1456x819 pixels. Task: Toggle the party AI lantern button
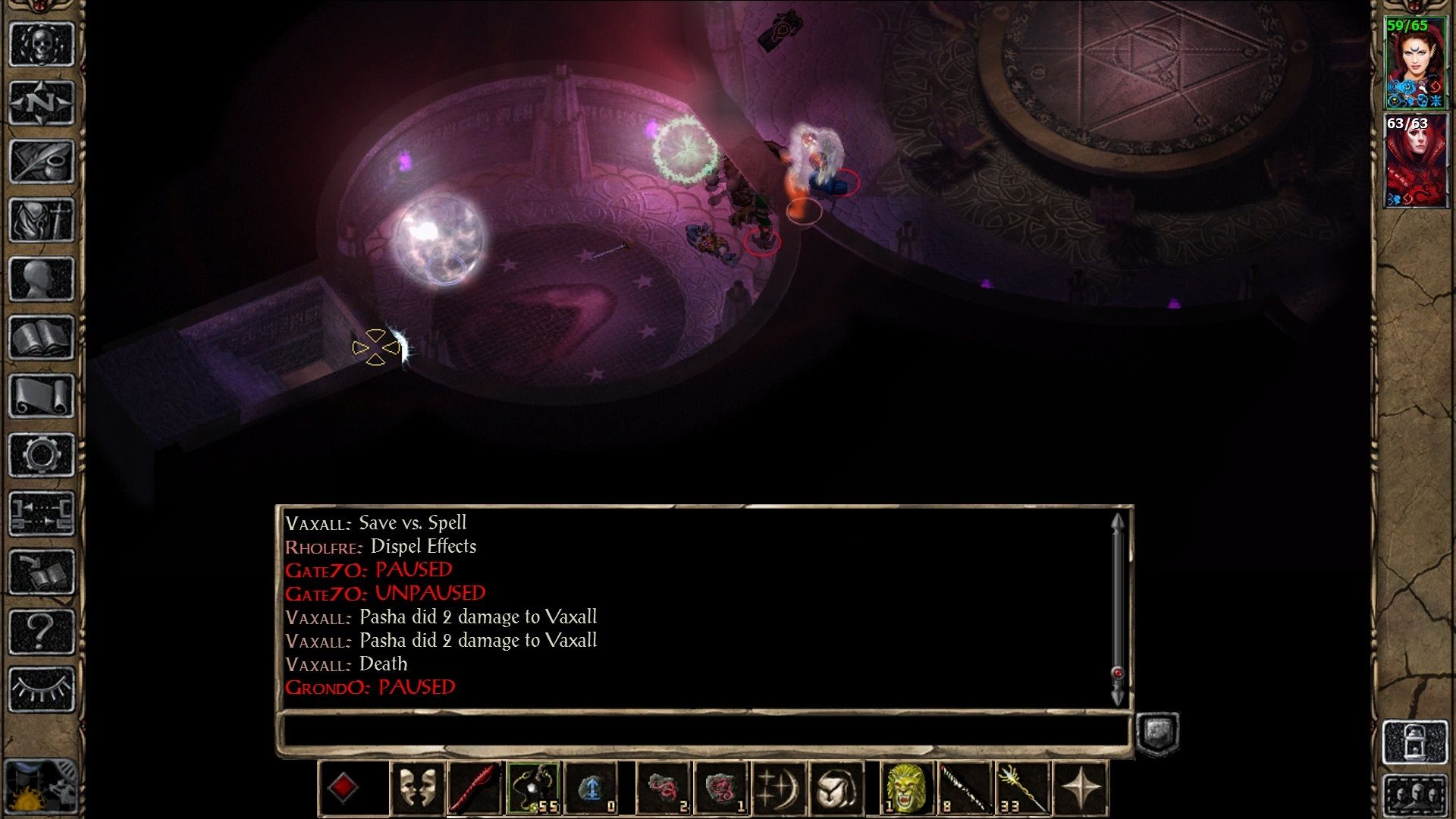click(1414, 742)
